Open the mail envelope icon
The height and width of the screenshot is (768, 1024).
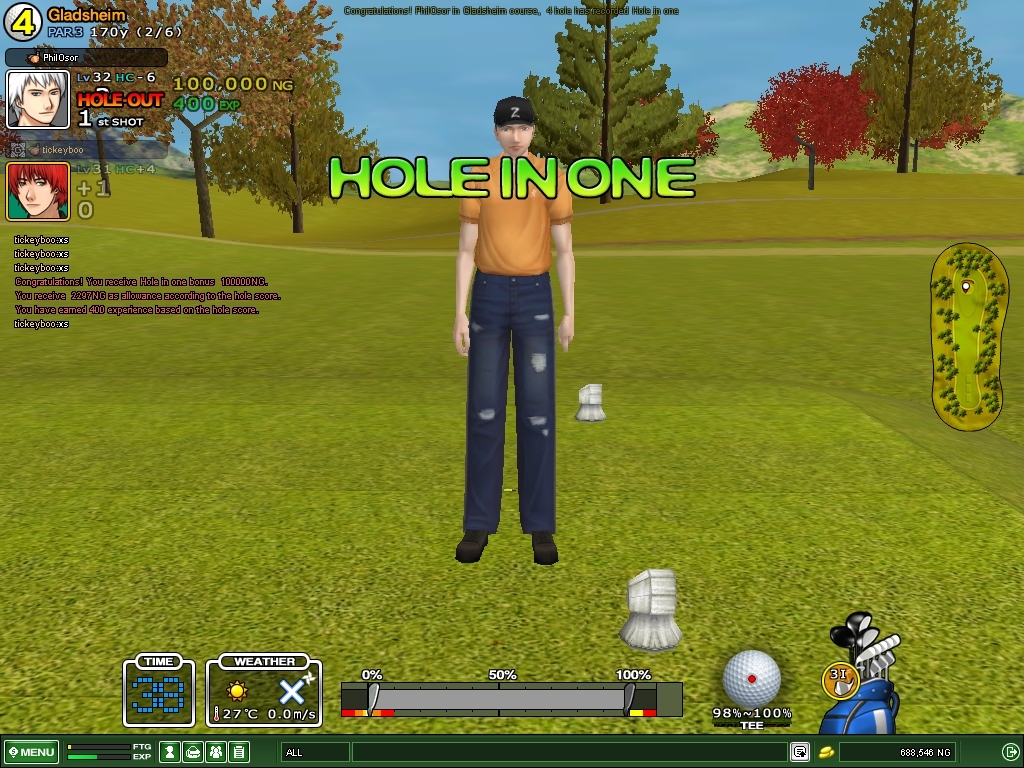coord(194,752)
